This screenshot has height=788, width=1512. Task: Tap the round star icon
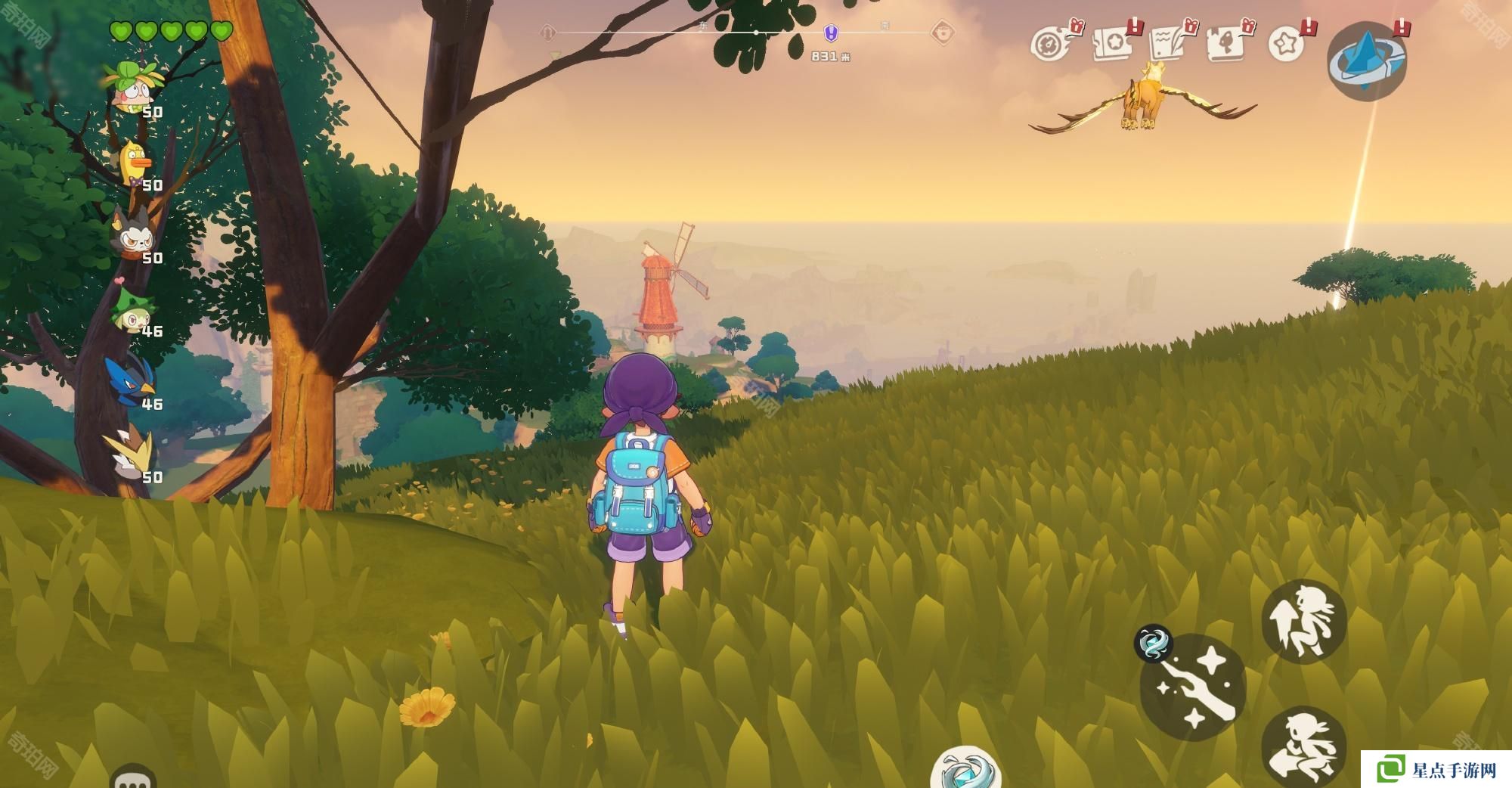pos(1286,44)
